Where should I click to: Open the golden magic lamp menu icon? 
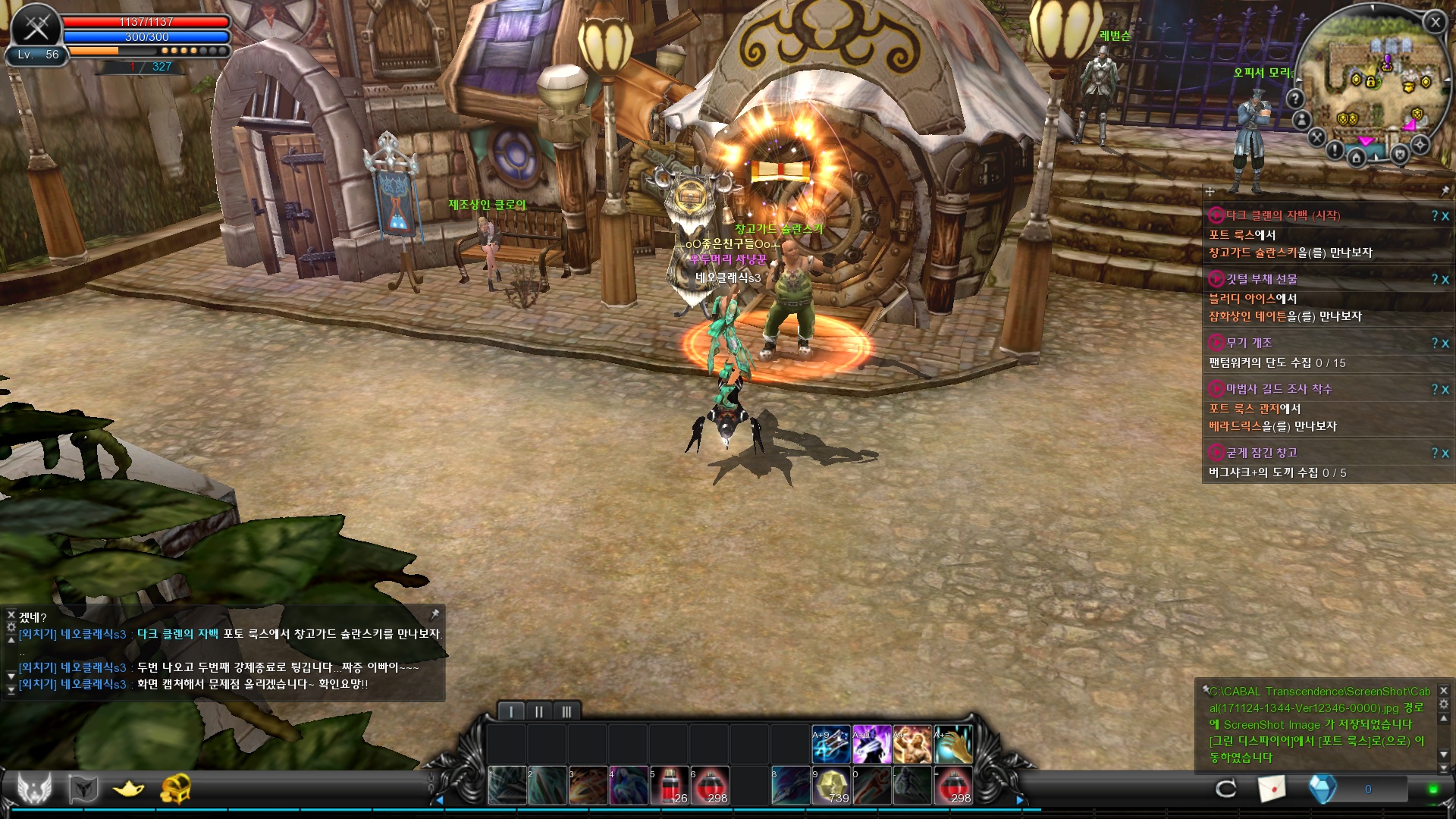click(x=129, y=789)
